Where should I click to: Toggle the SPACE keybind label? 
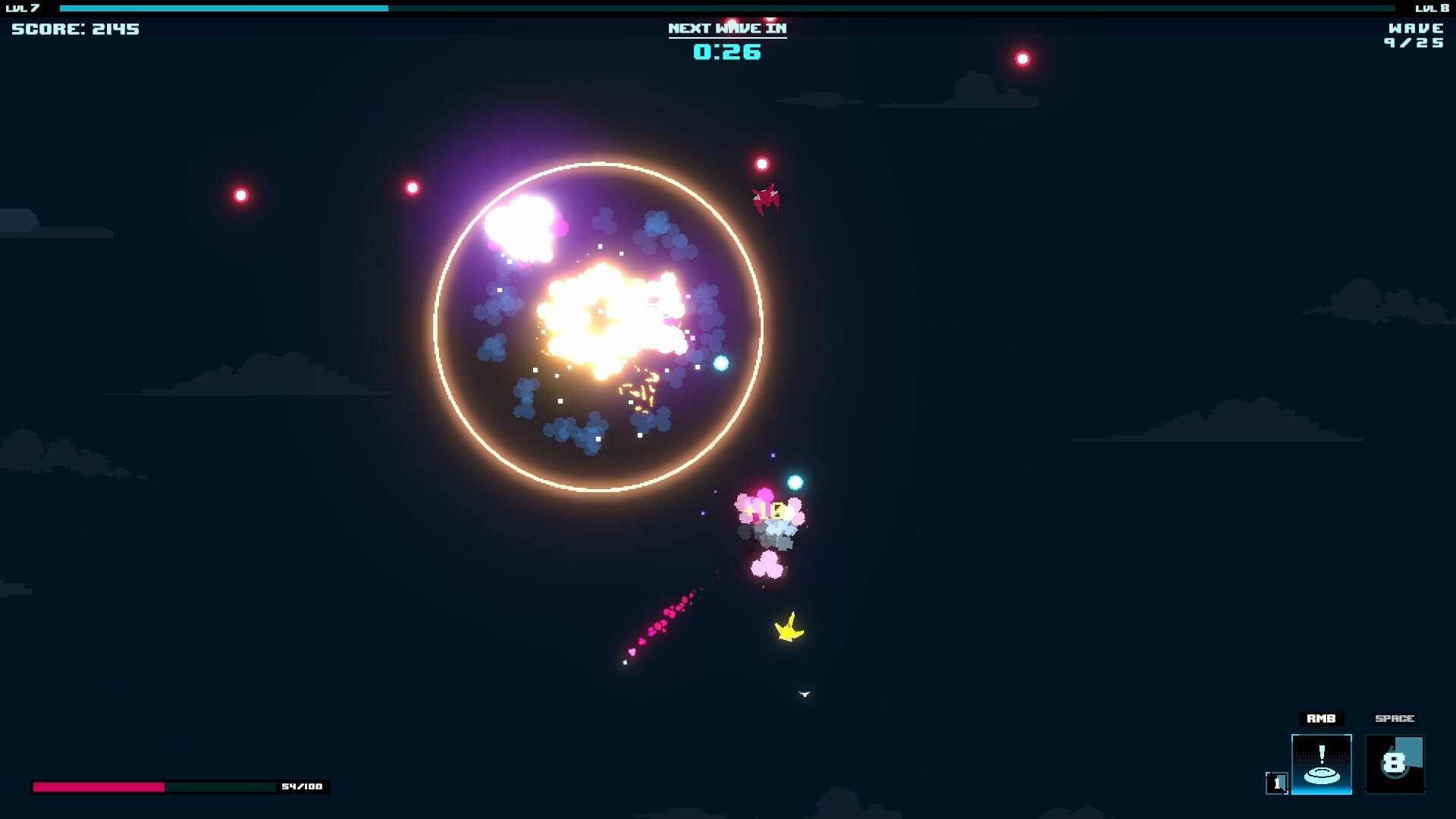coord(1395,719)
